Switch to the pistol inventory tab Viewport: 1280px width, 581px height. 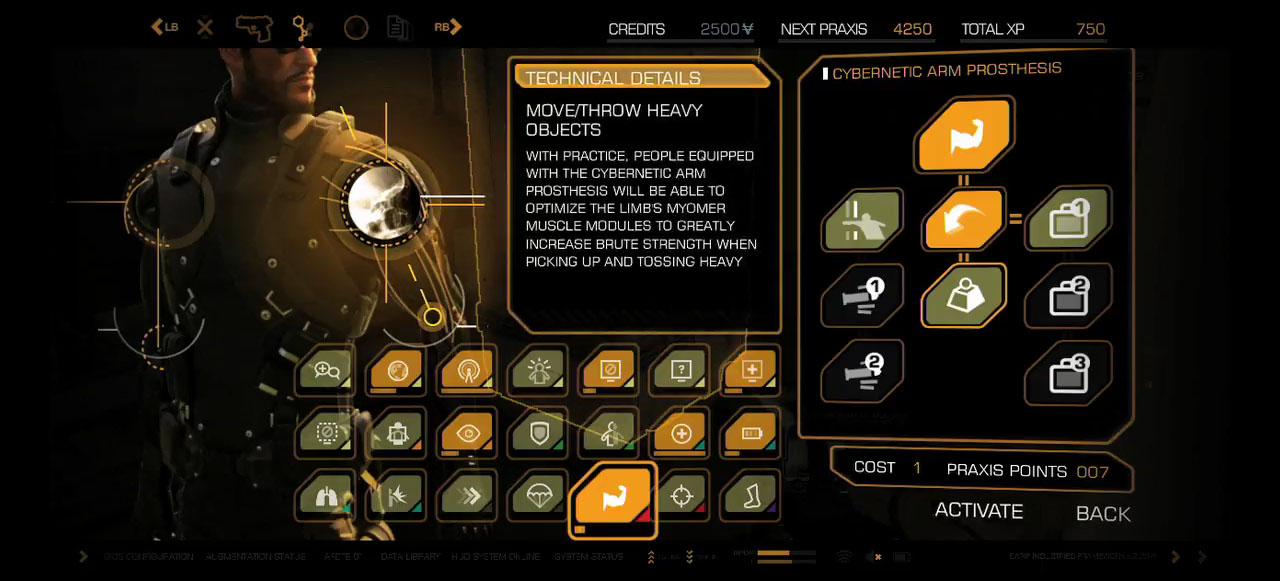tap(254, 27)
